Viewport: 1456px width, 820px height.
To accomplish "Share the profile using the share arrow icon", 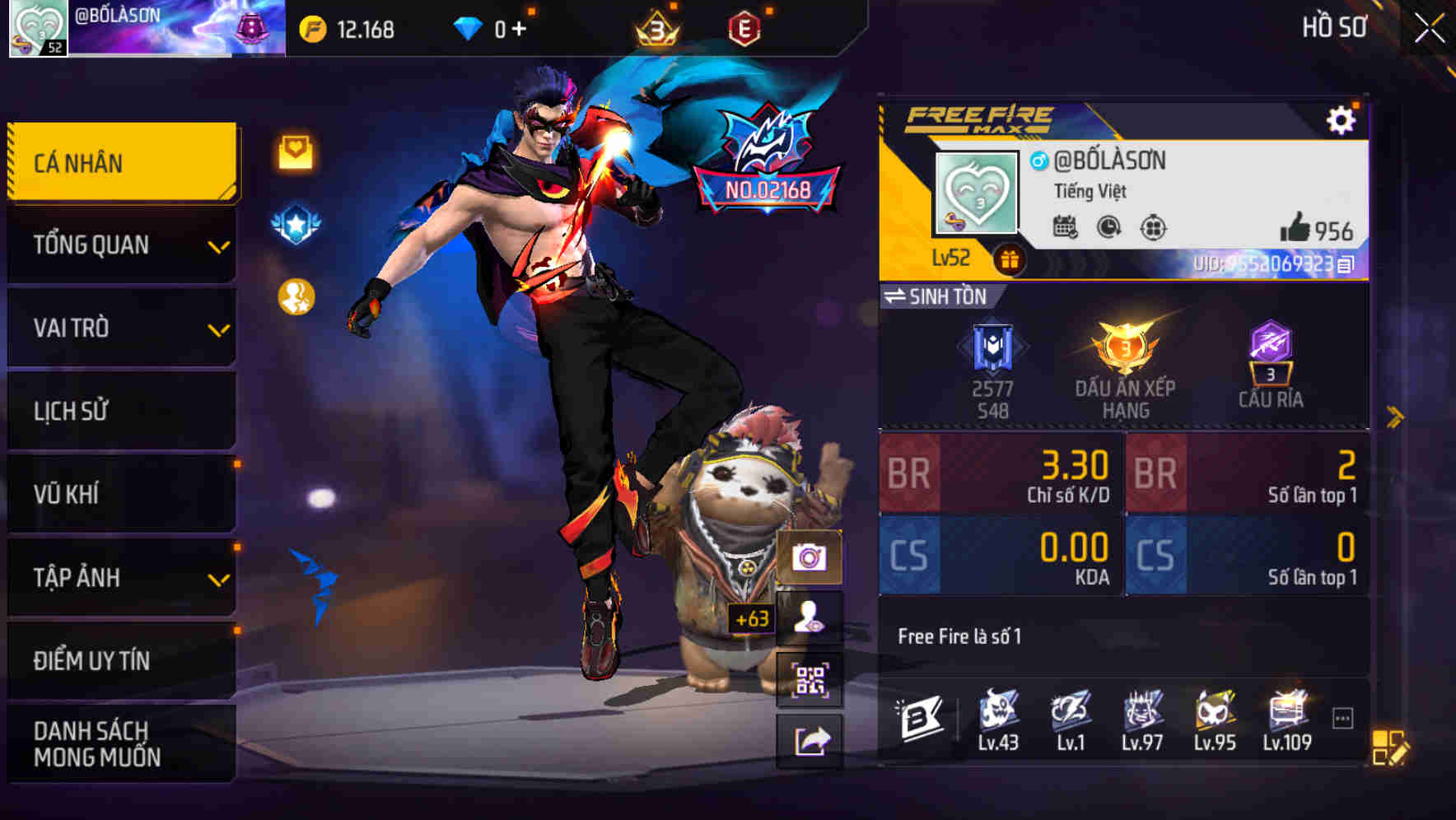I will [811, 739].
